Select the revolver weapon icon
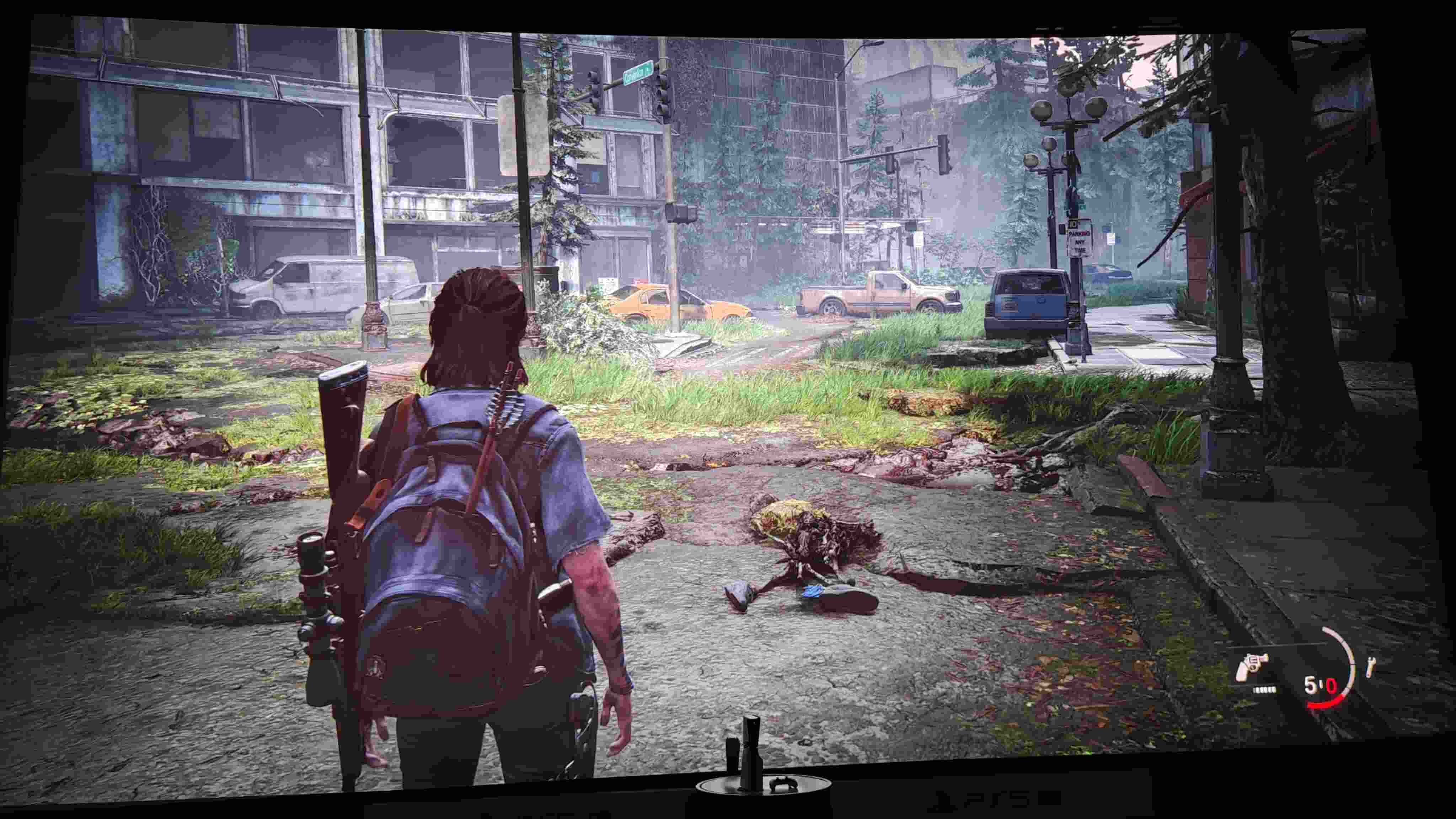The width and height of the screenshot is (1456, 819). click(1251, 667)
